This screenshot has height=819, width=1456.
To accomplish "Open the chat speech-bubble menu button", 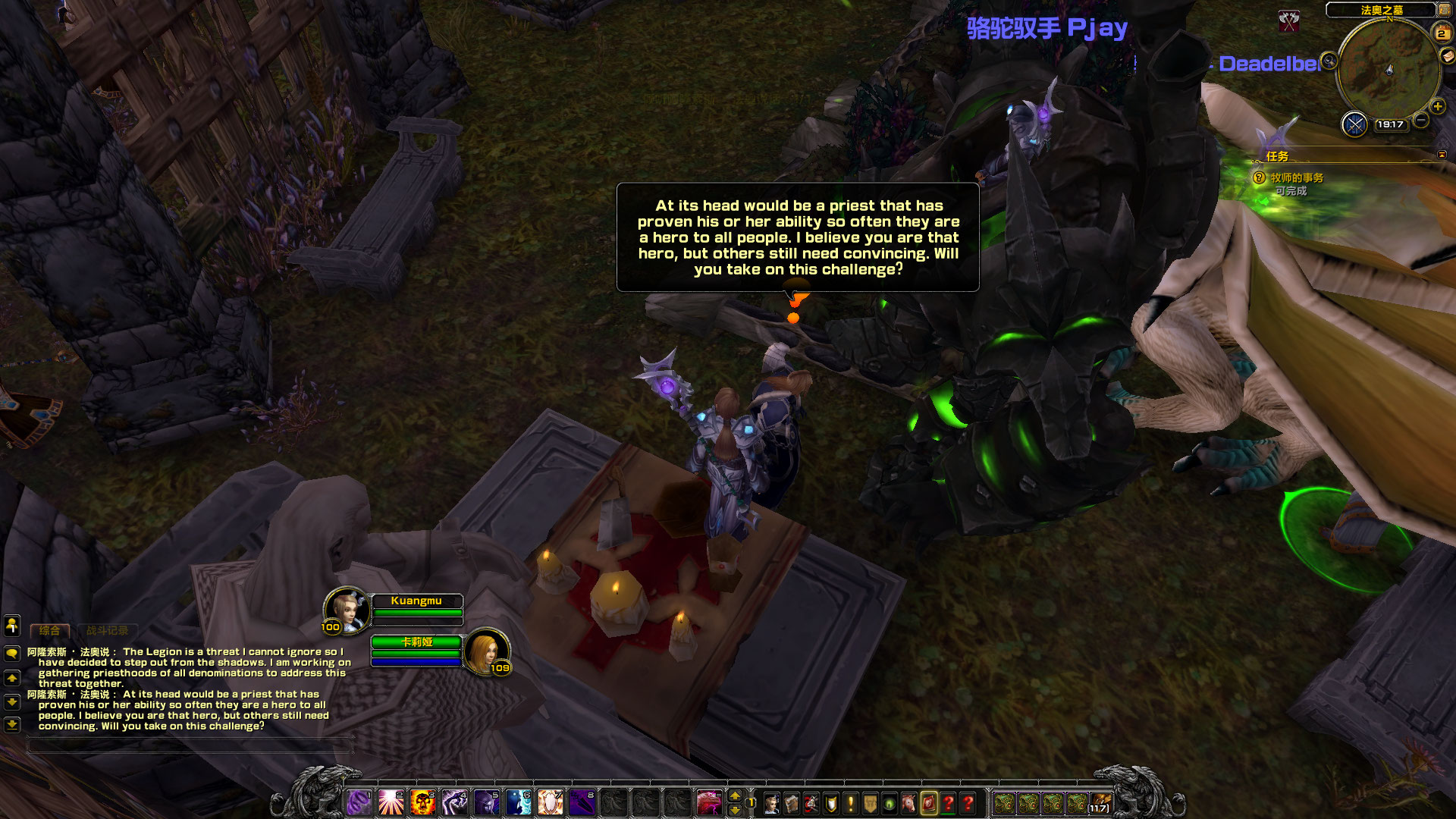I will point(12,653).
